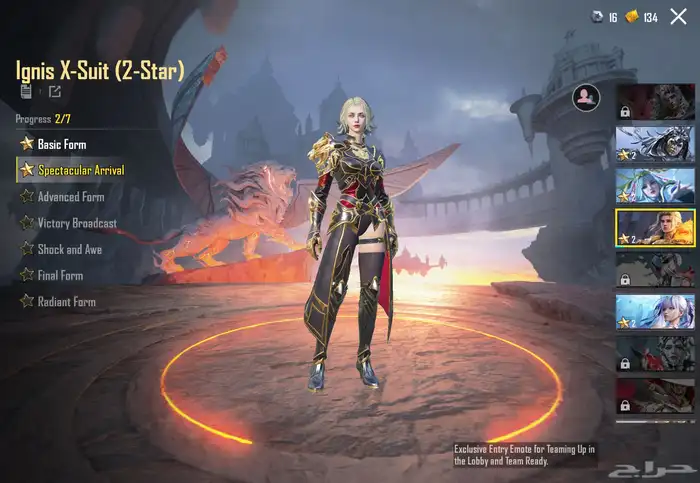Screen dimensions: 700x483
Task: Open the document details icon under title
Action: 26,92
